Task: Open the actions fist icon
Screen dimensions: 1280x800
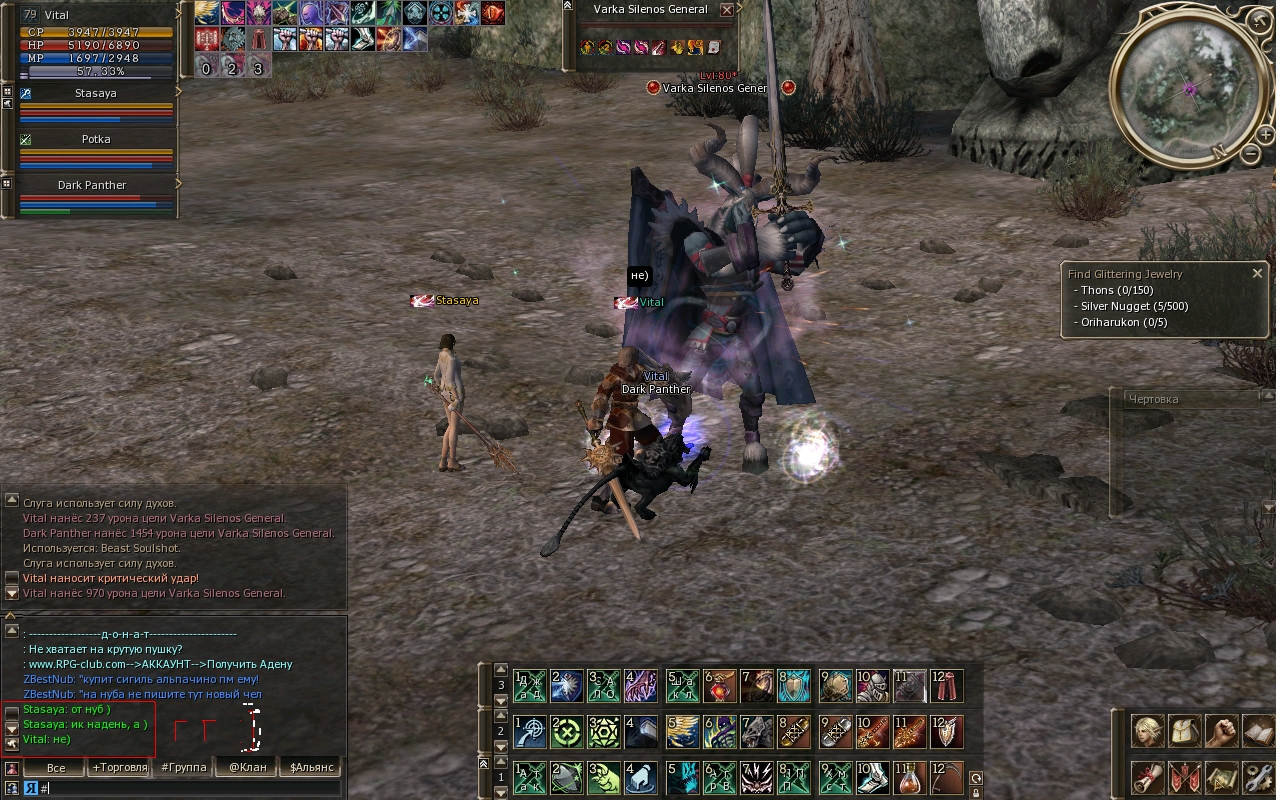Action: pyautogui.click(x=1221, y=731)
